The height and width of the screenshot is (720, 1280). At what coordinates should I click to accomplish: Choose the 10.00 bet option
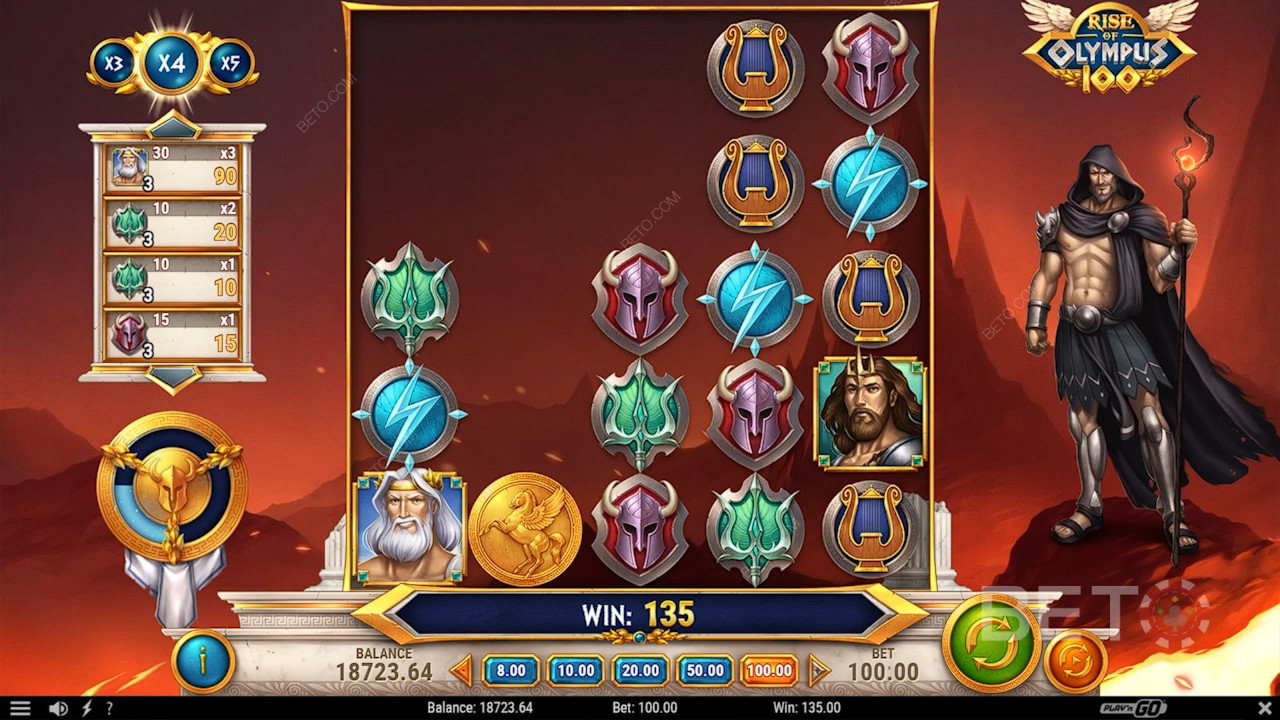[575, 670]
